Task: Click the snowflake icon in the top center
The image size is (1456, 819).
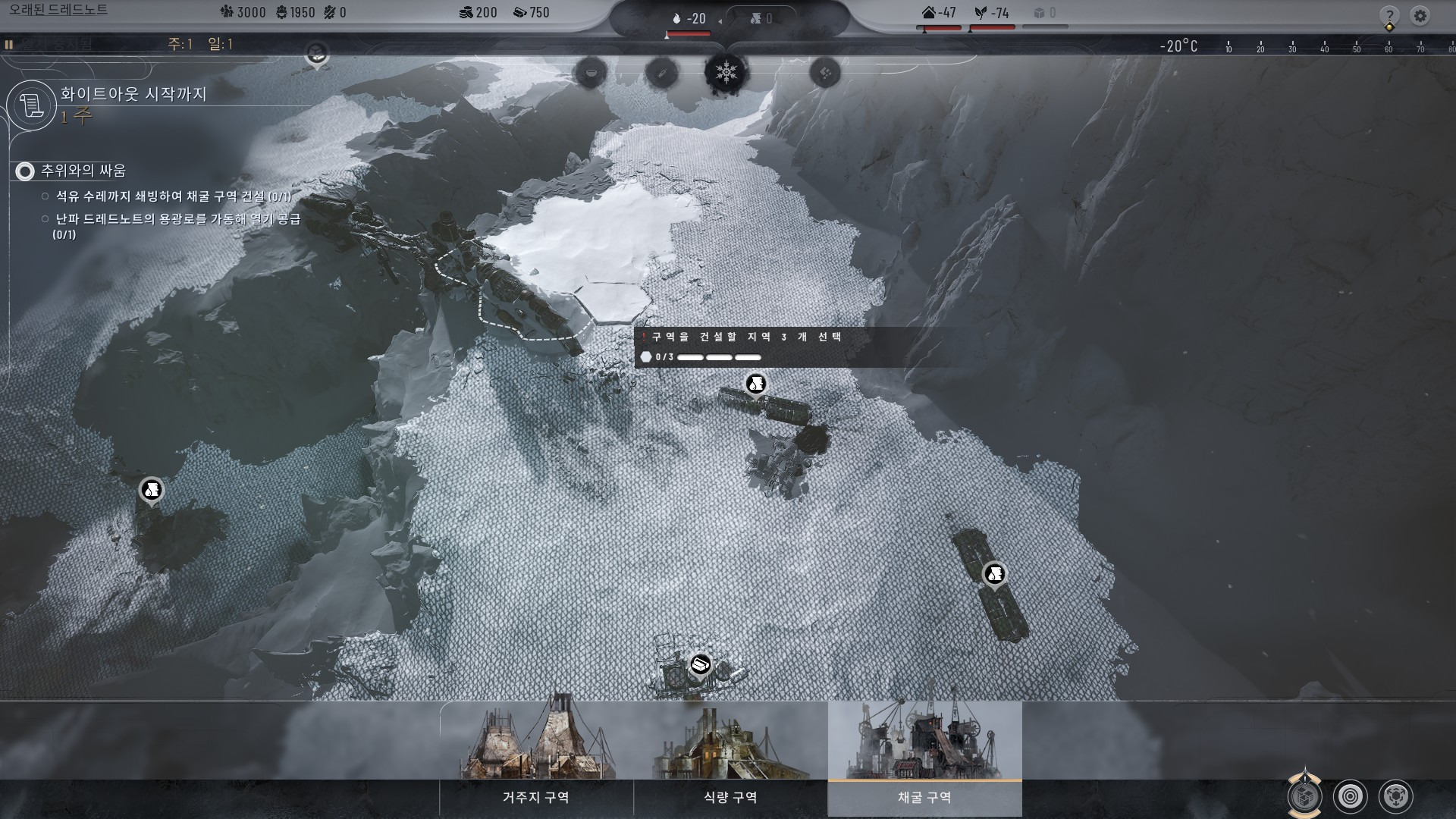Action: (x=726, y=73)
